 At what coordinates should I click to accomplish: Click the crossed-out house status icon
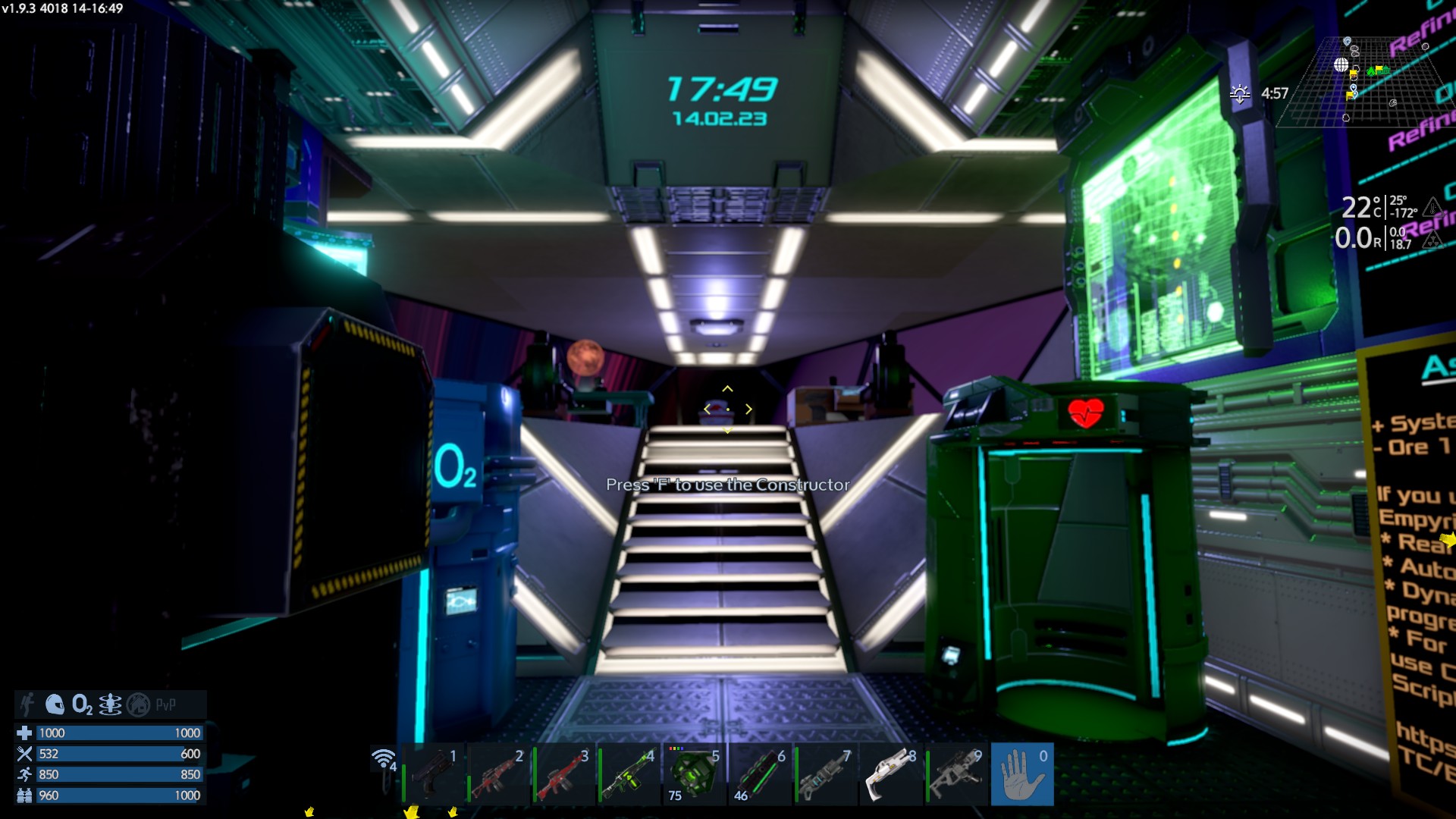pyautogui.click(x=138, y=704)
